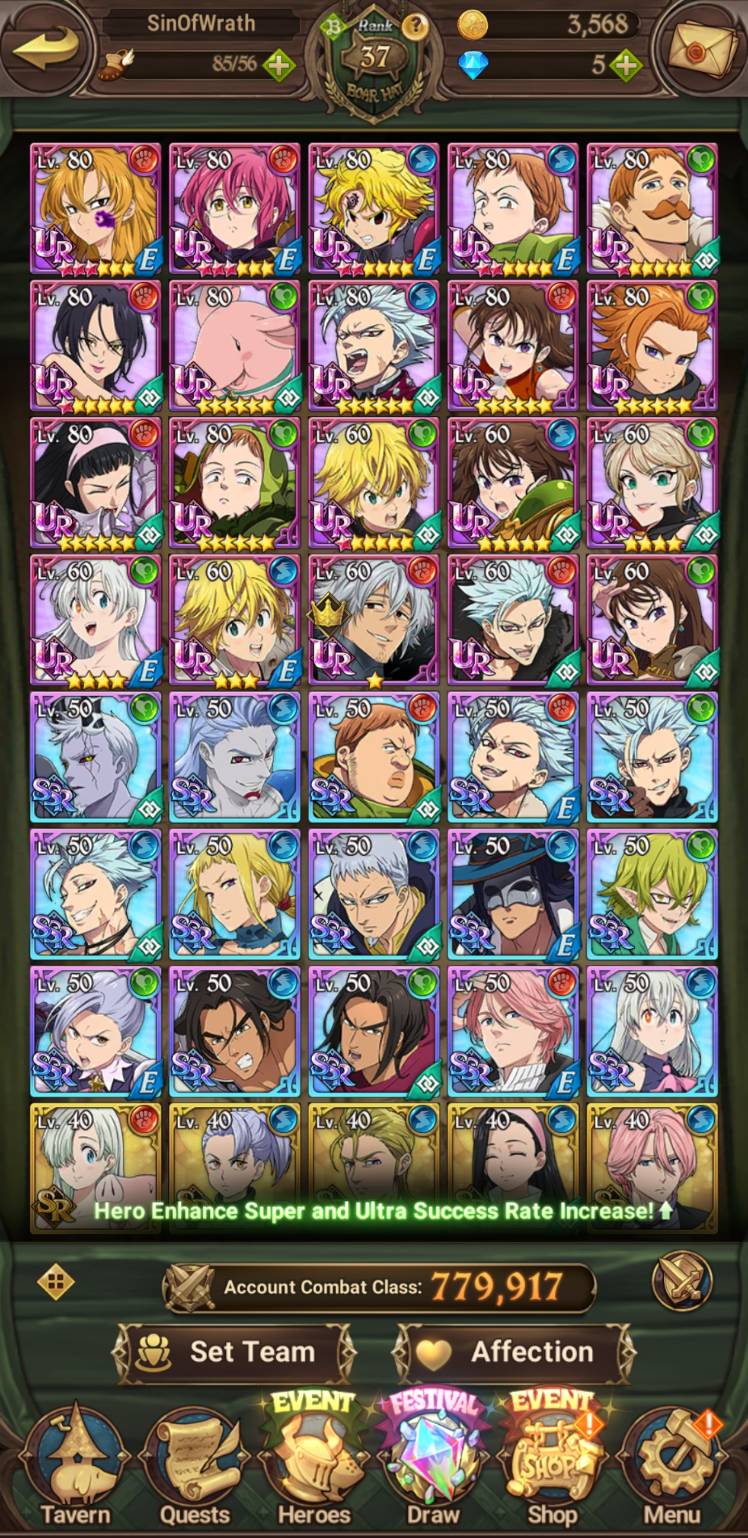Select the pink-haired Gowther with glasses card

click(x=234, y=208)
